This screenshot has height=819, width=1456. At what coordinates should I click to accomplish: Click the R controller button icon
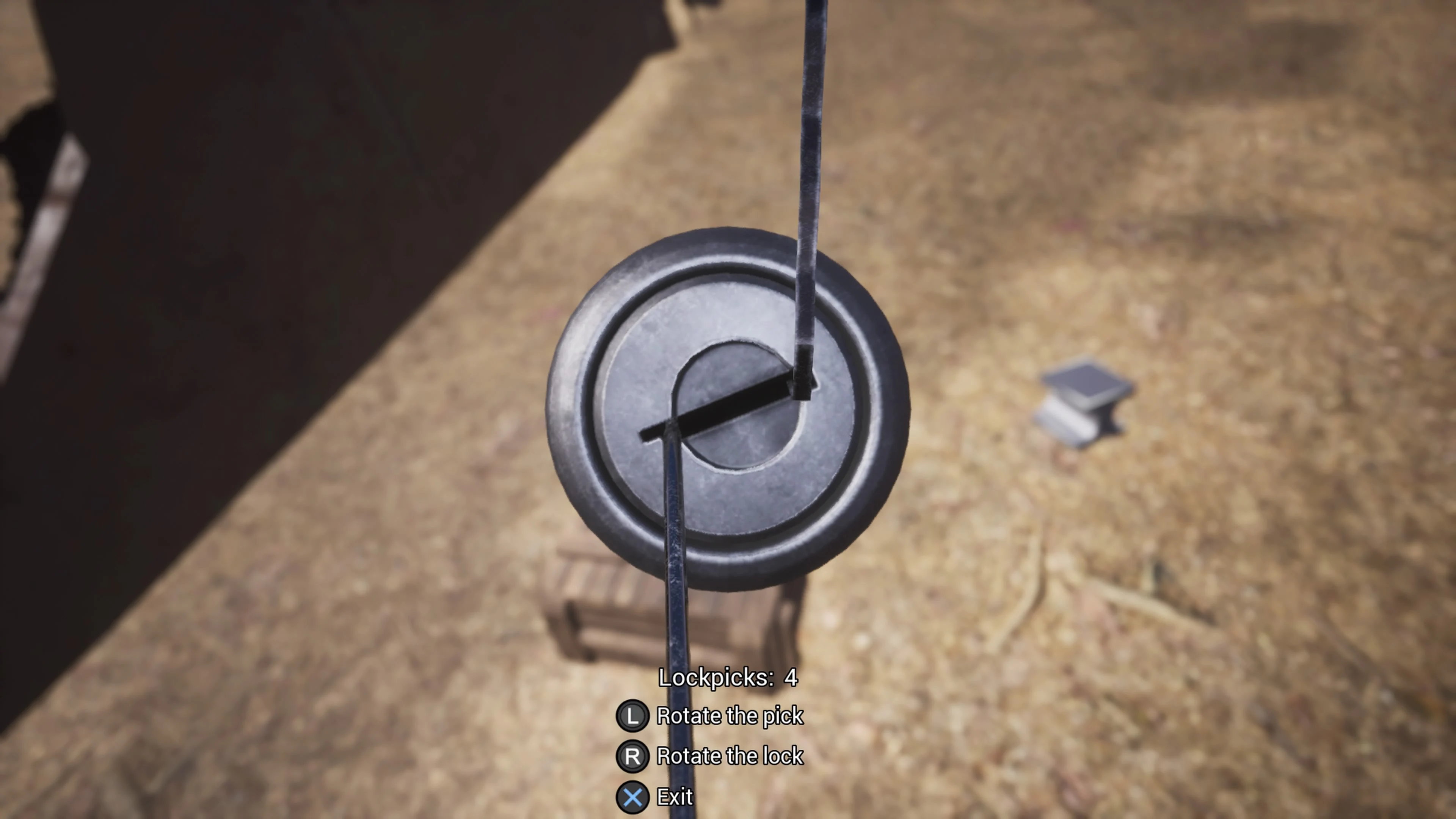click(x=633, y=756)
